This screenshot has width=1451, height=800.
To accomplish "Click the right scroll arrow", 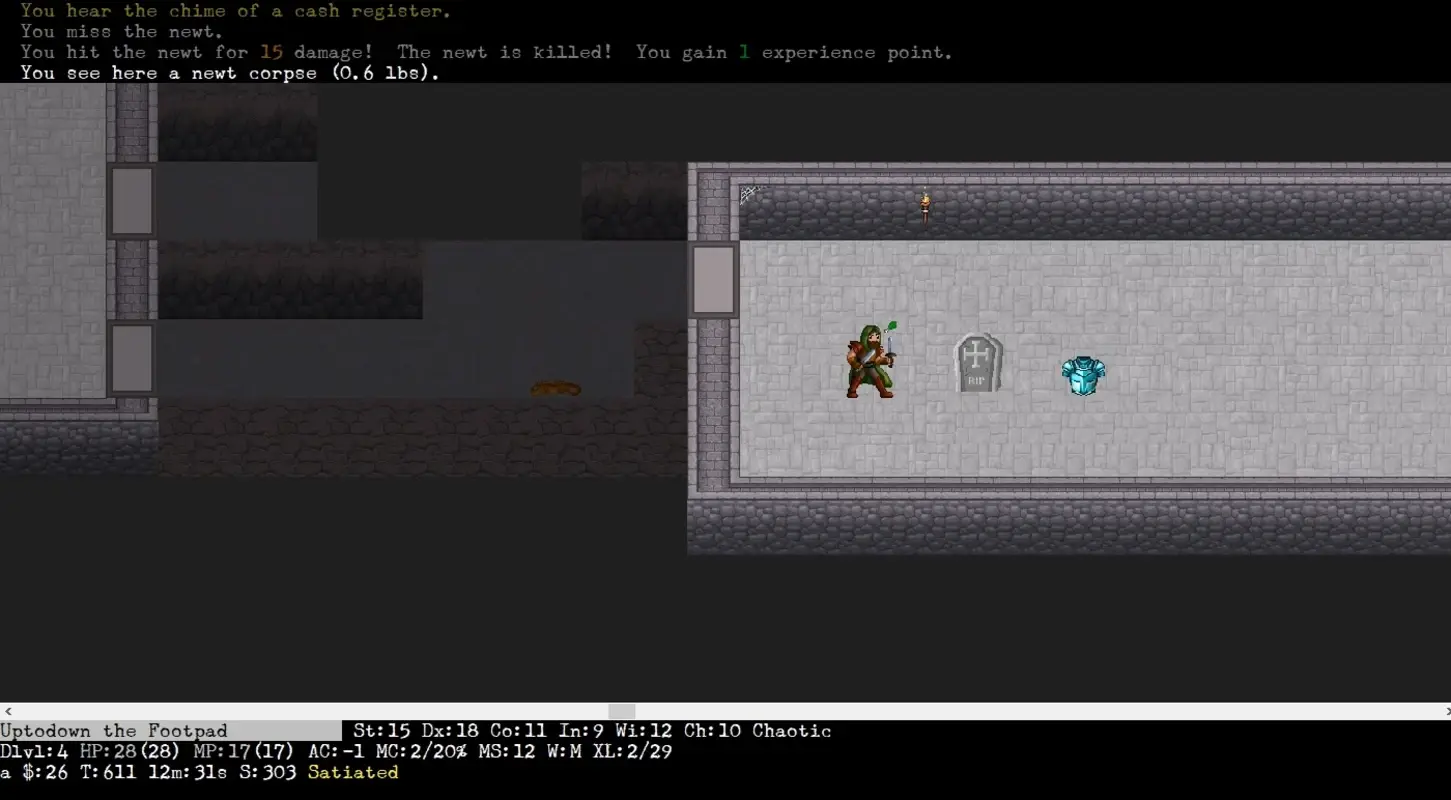I will pos(1445,712).
